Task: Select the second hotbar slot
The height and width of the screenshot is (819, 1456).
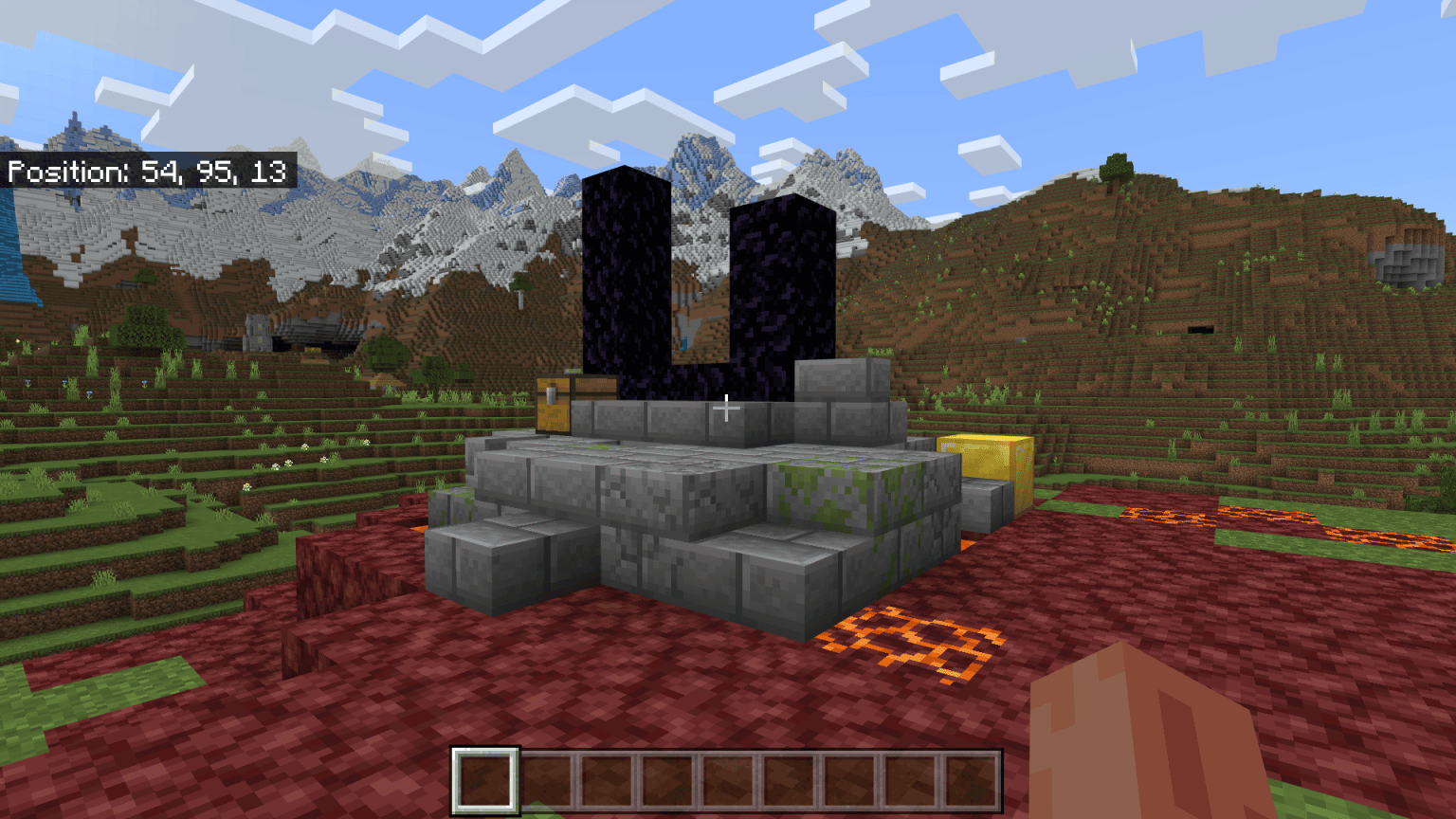Action: (548, 782)
